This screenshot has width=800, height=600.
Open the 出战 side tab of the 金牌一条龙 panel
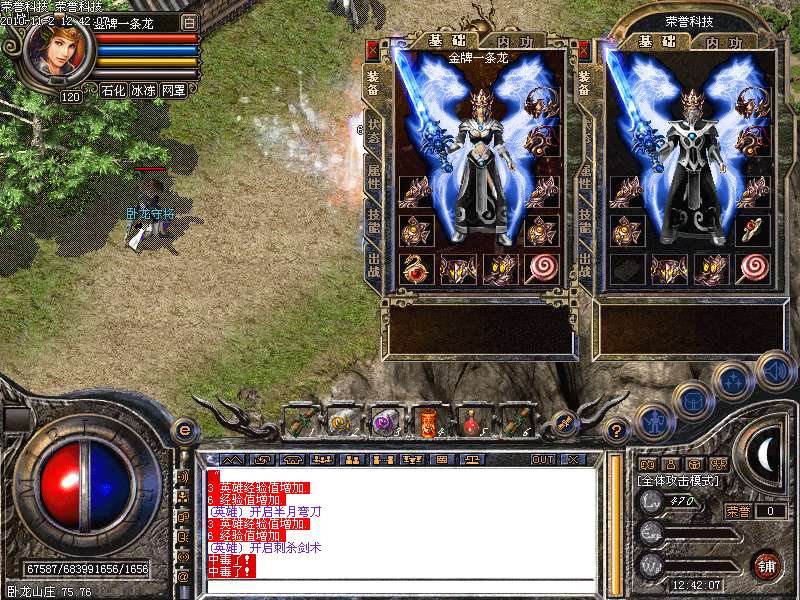pyautogui.click(x=373, y=267)
